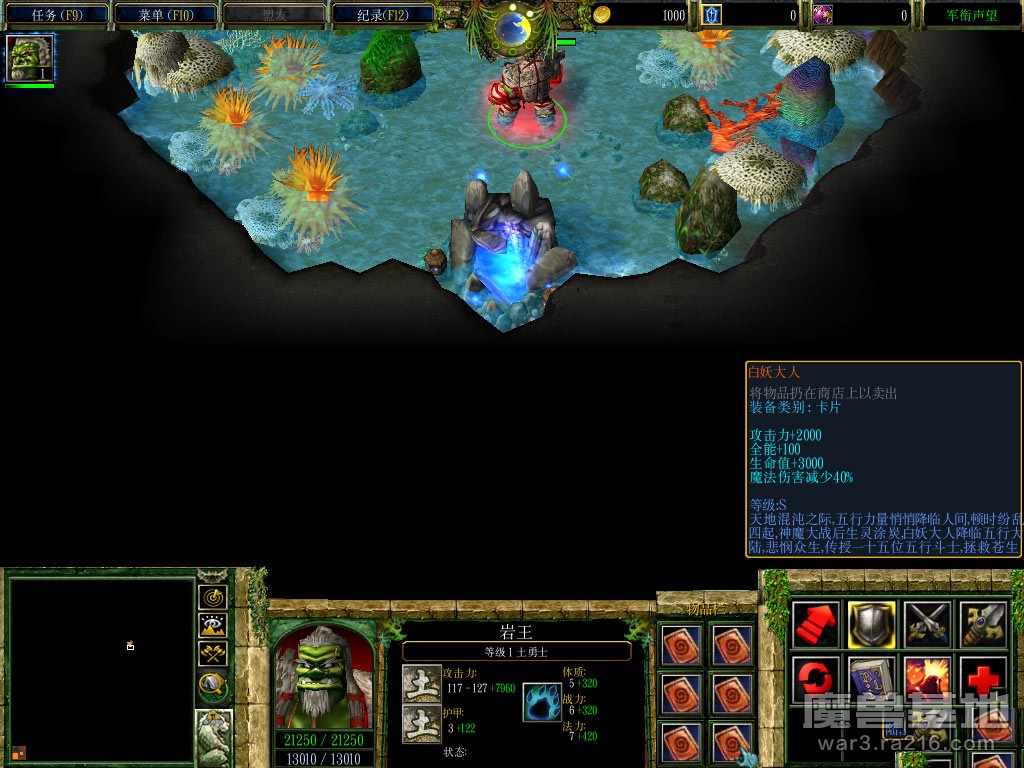Activate the red arrow Move command
Screen dimensions: 1024x768
[x=815, y=625]
